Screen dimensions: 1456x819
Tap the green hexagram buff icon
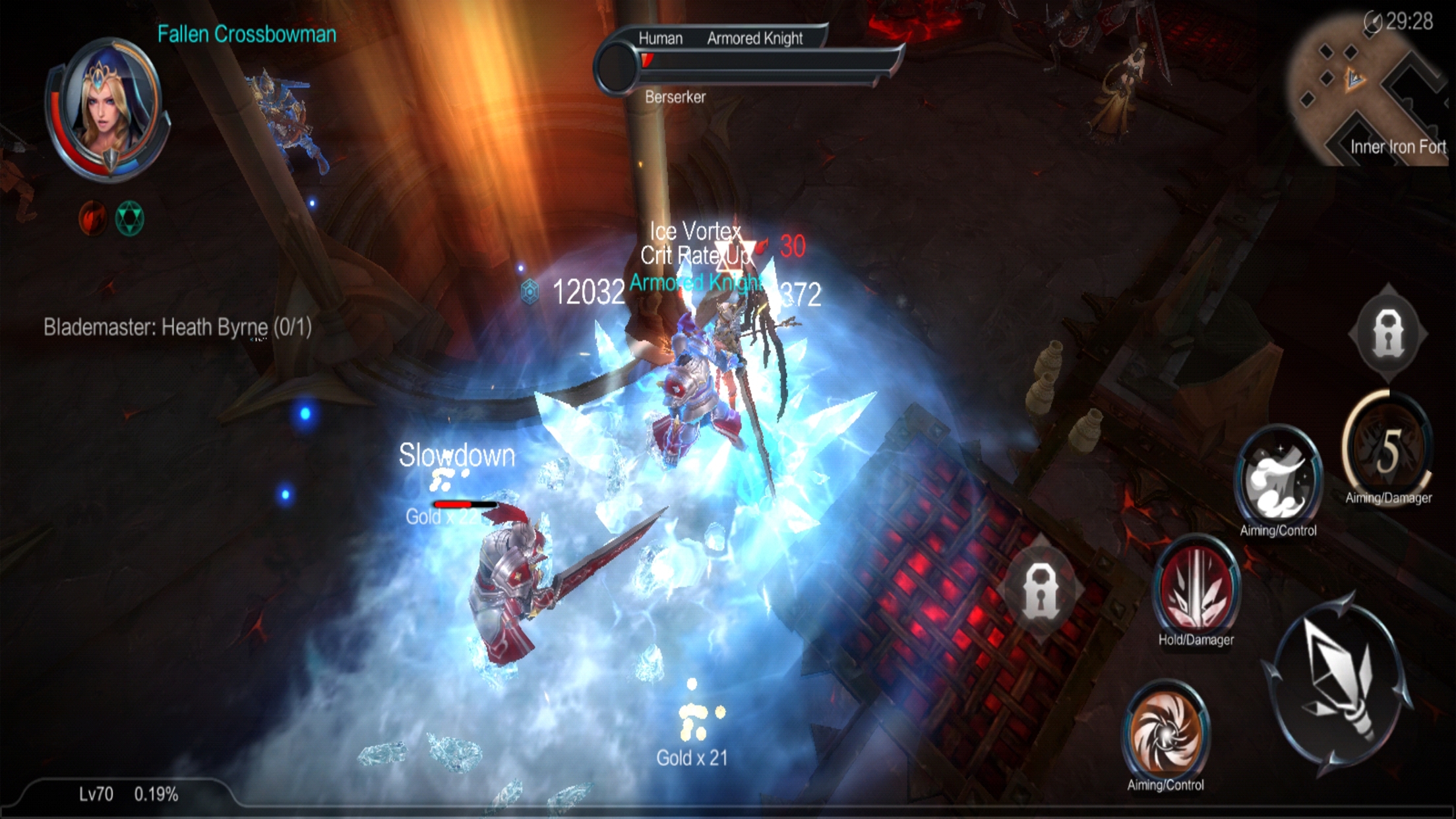129,218
